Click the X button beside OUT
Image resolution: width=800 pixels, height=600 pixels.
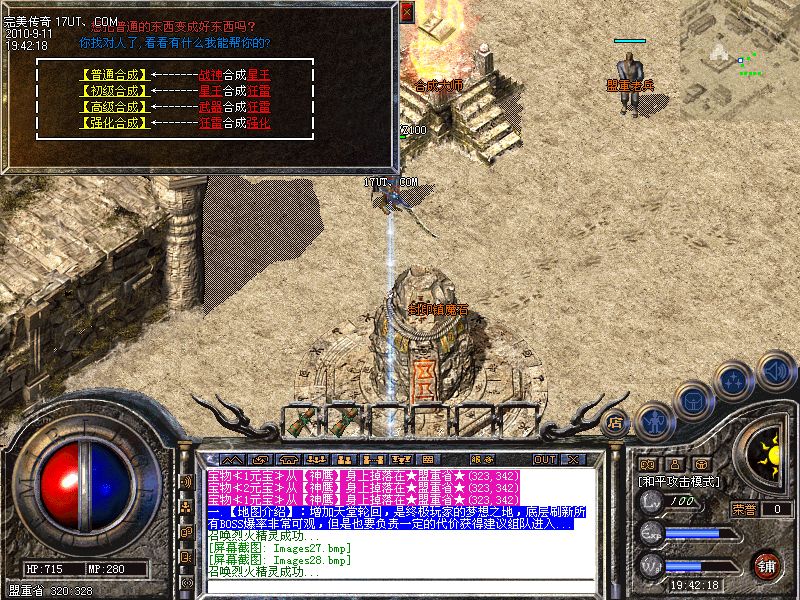573,460
